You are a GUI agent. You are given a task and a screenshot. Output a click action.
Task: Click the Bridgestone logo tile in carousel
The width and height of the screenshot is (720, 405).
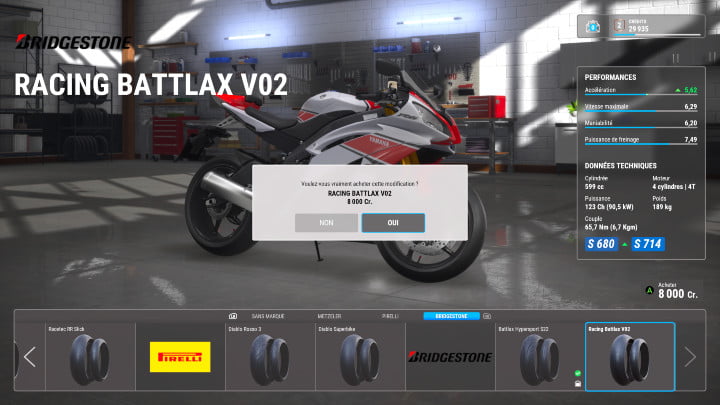[449, 356]
